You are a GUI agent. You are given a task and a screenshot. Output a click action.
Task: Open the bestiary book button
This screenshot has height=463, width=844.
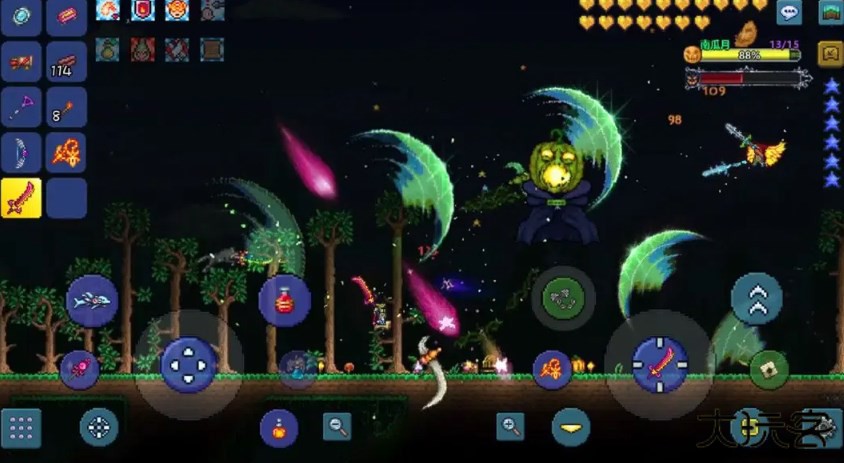tap(830, 53)
